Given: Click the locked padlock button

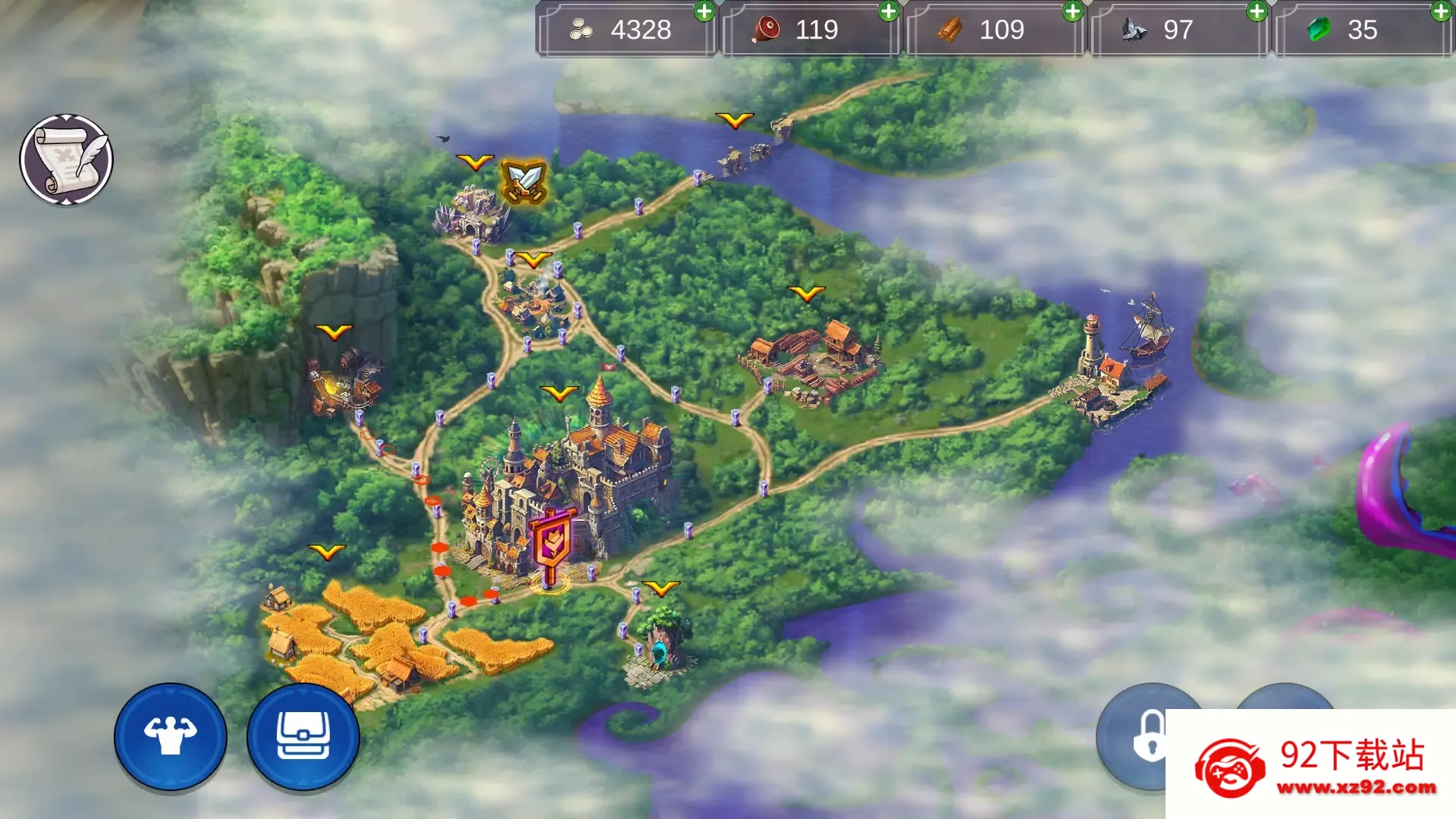Looking at the screenshot, I should coord(1148,734).
